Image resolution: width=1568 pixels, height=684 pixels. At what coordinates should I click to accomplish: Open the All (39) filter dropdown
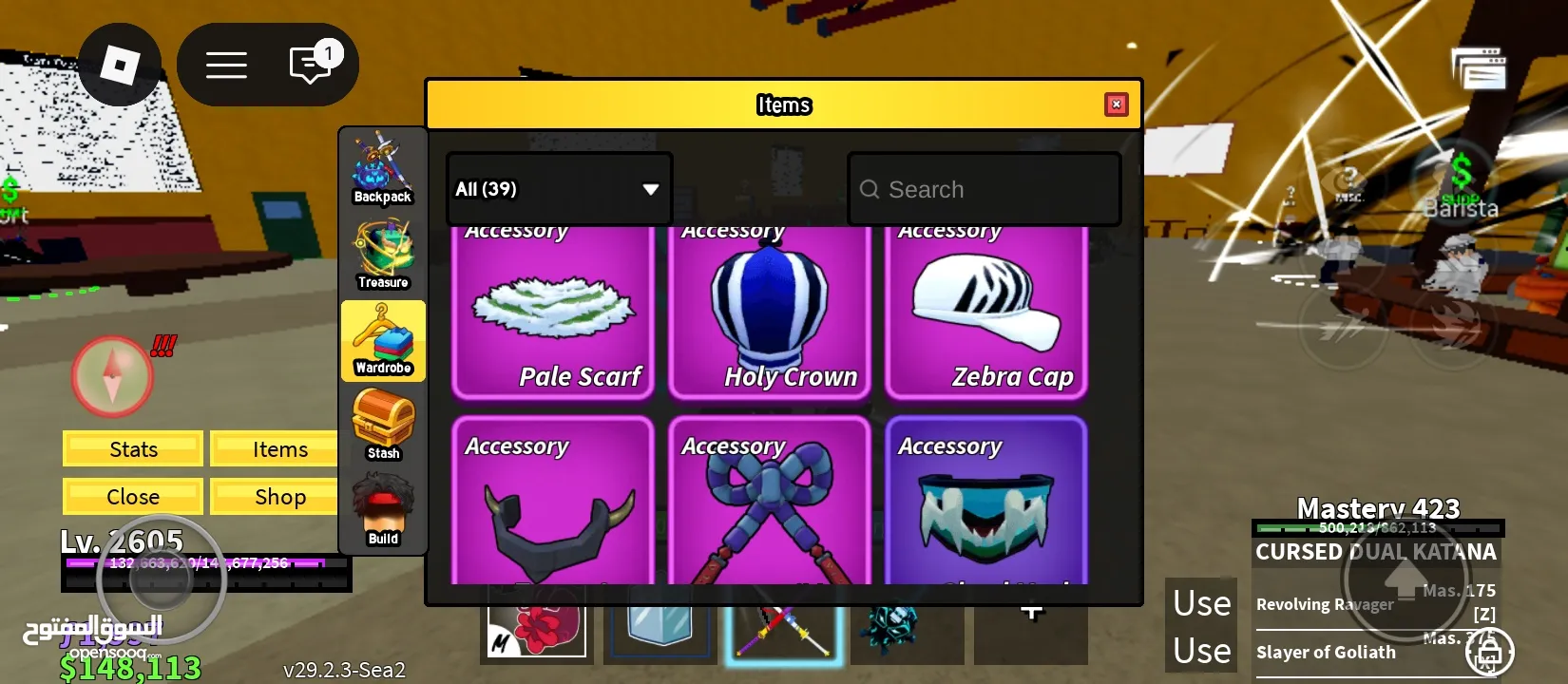coord(559,189)
